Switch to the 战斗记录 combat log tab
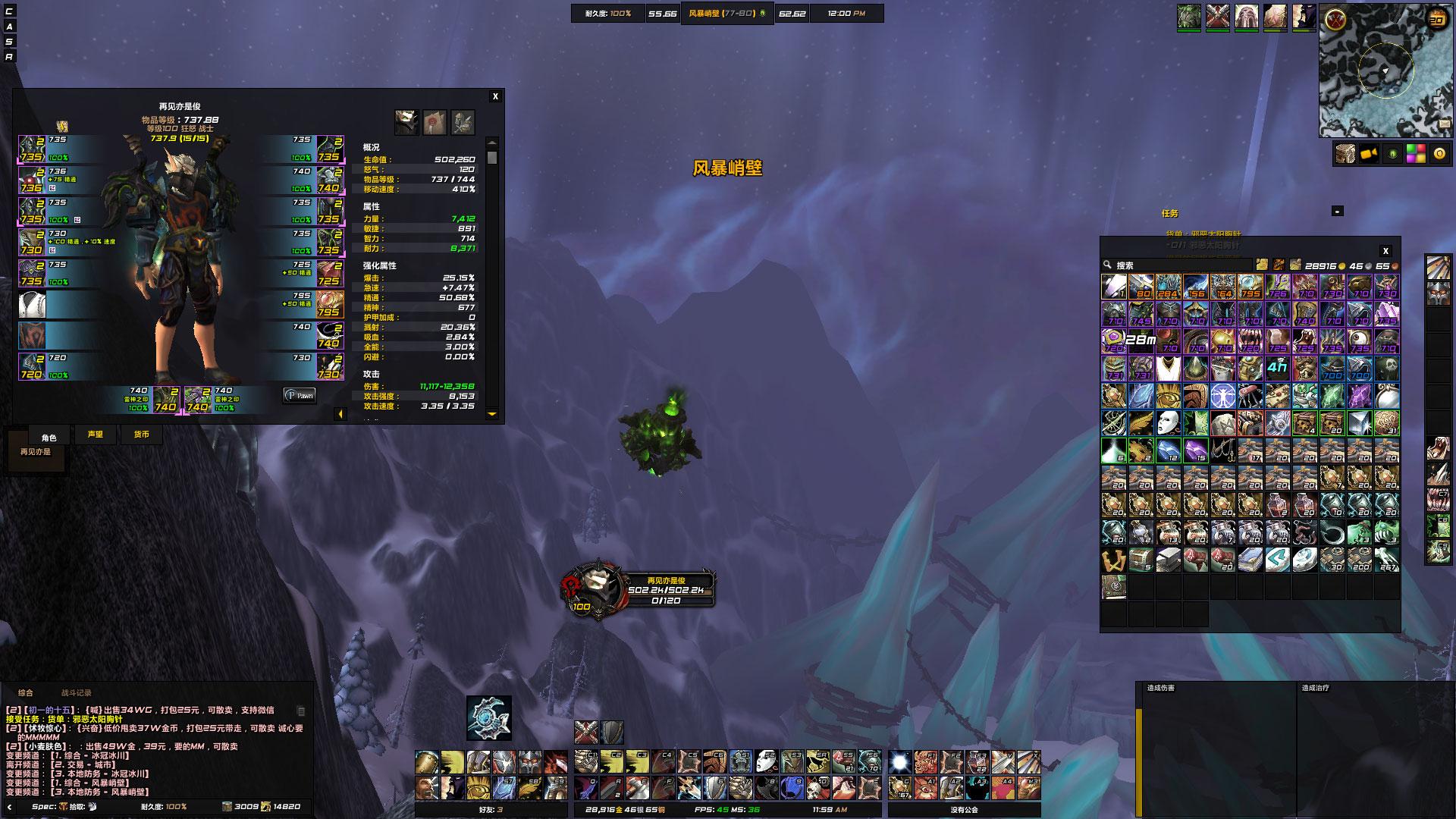Viewport: 1456px width, 819px height. pos(76,692)
